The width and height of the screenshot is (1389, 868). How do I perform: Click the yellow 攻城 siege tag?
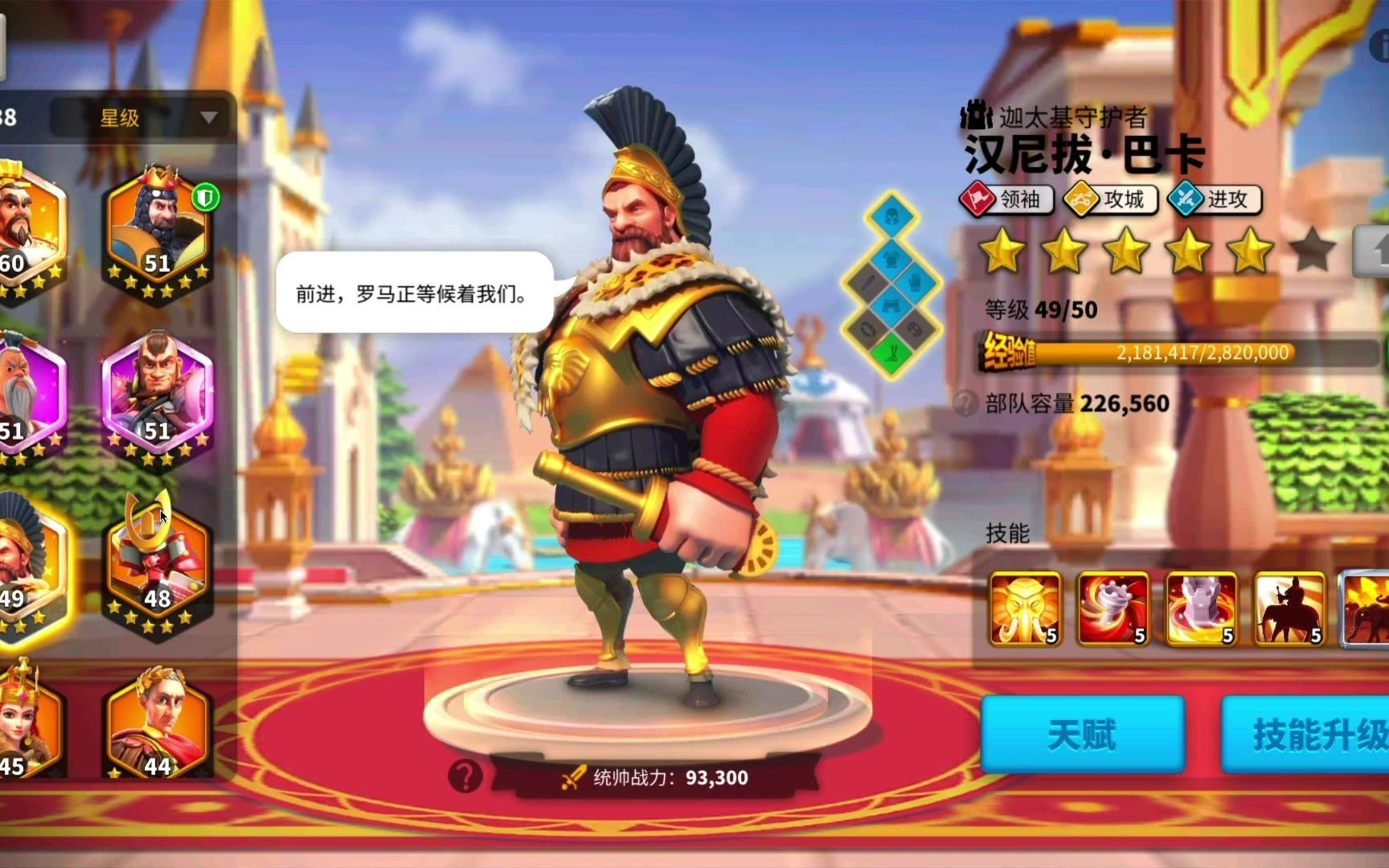1112,200
